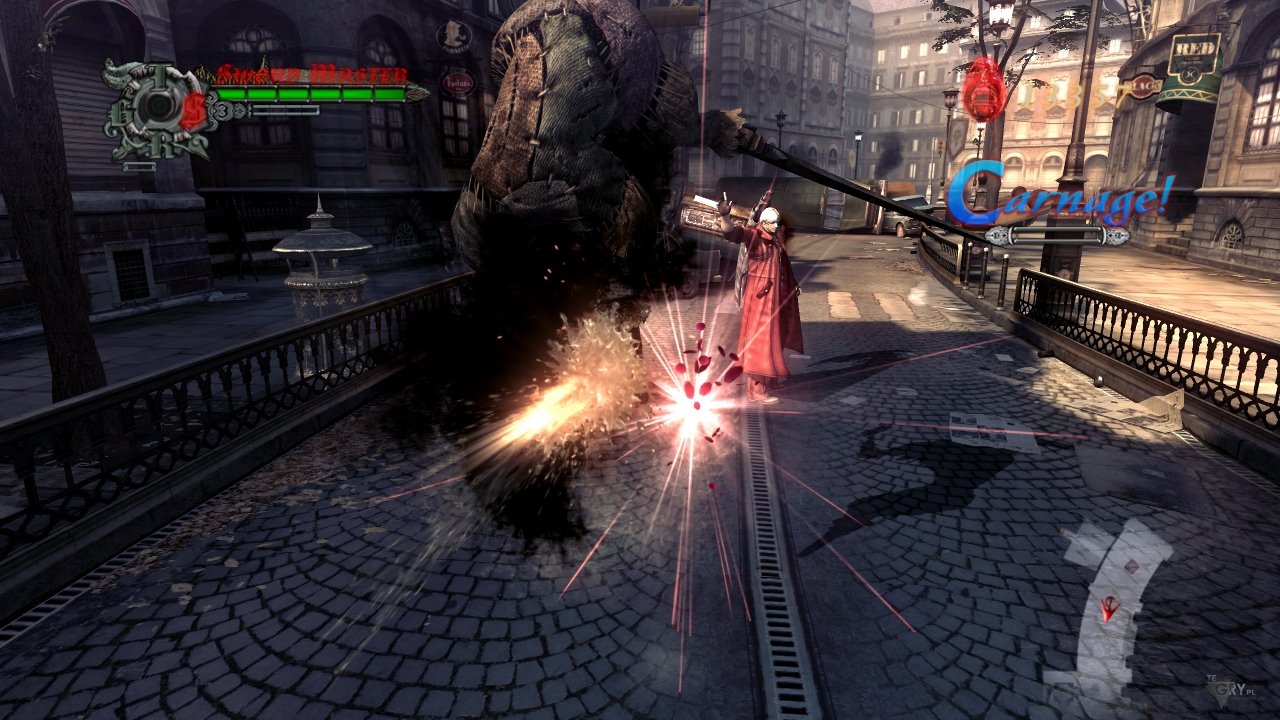The width and height of the screenshot is (1280, 720).
Task: Click the red orb face icon
Action: point(984,89)
